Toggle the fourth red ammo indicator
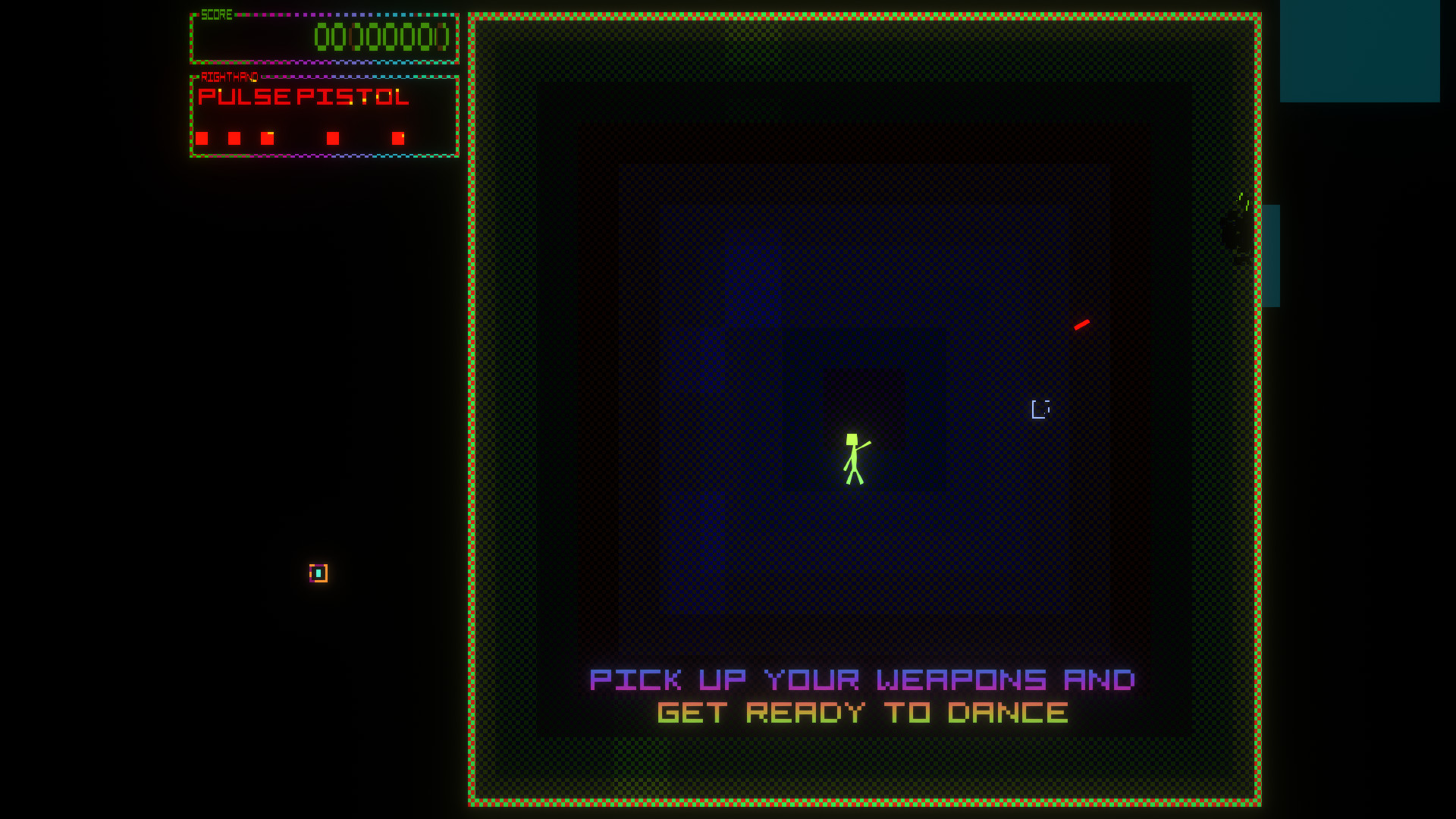The width and height of the screenshot is (1456, 819). [x=333, y=138]
